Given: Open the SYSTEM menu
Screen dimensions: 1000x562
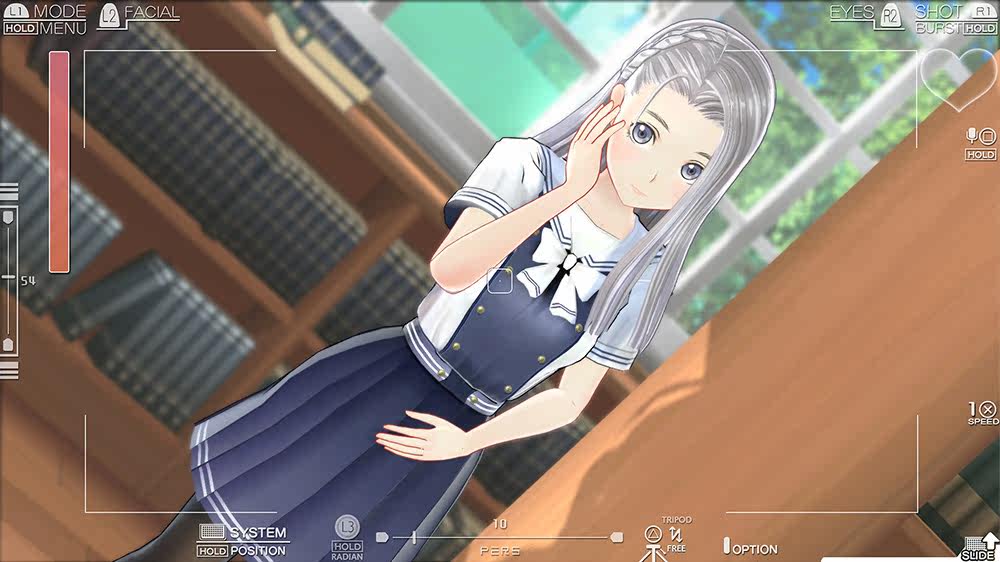Looking at the screenshot, I should pyautogui.click(x=257, y=533).
